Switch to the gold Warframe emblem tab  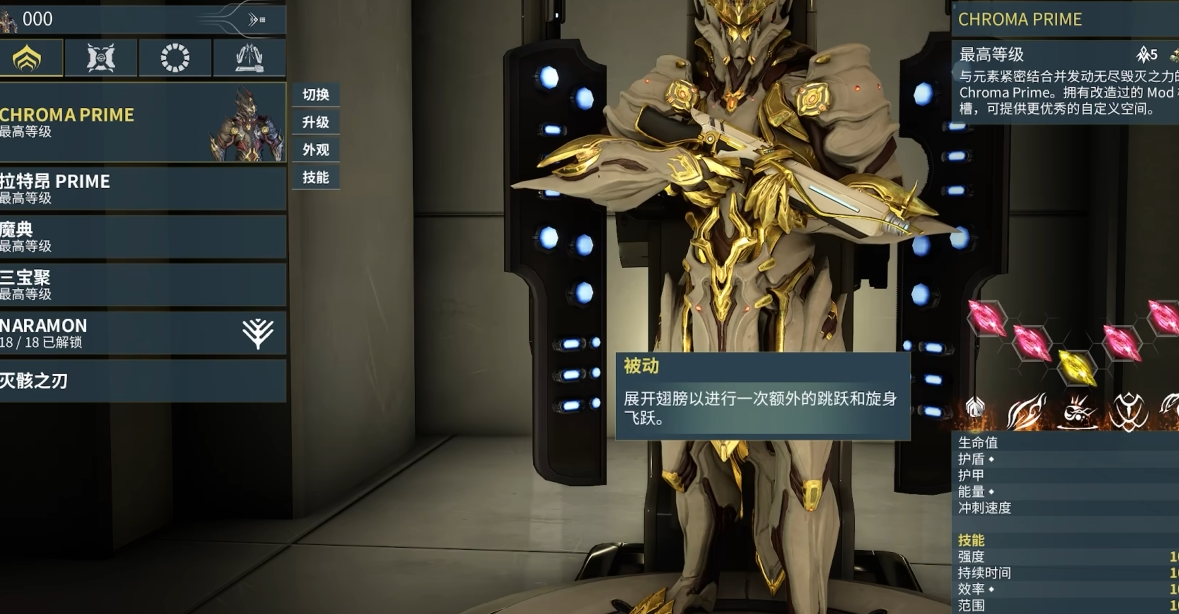coord(28,58)
